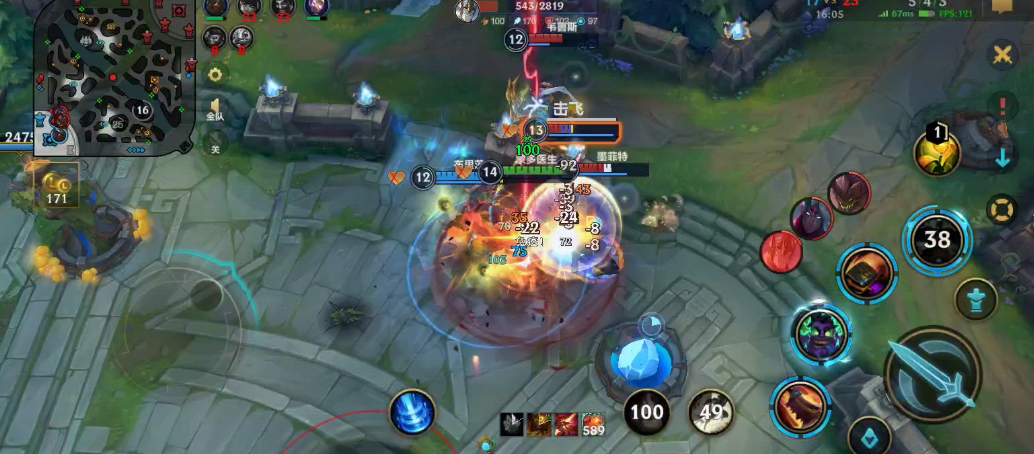Image resolution: width=1034 pixels, height=454 pixels.
Task: Activate the ability on 38 cooldown
Action: pyautogui.click(x=937, y=239)
